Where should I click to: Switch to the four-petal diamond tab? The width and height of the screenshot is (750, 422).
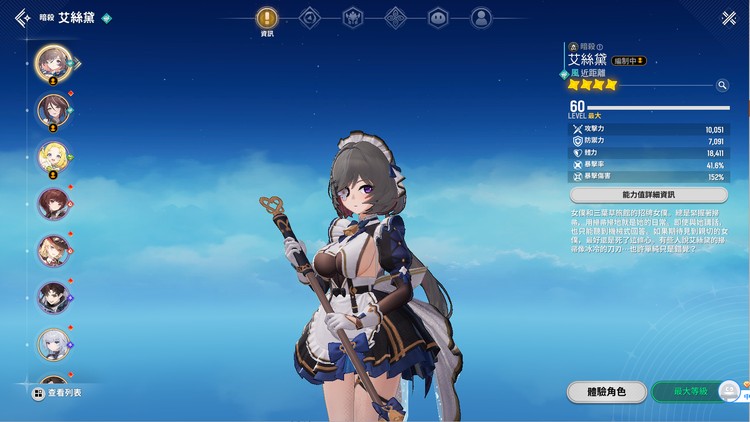click(396, 18)
